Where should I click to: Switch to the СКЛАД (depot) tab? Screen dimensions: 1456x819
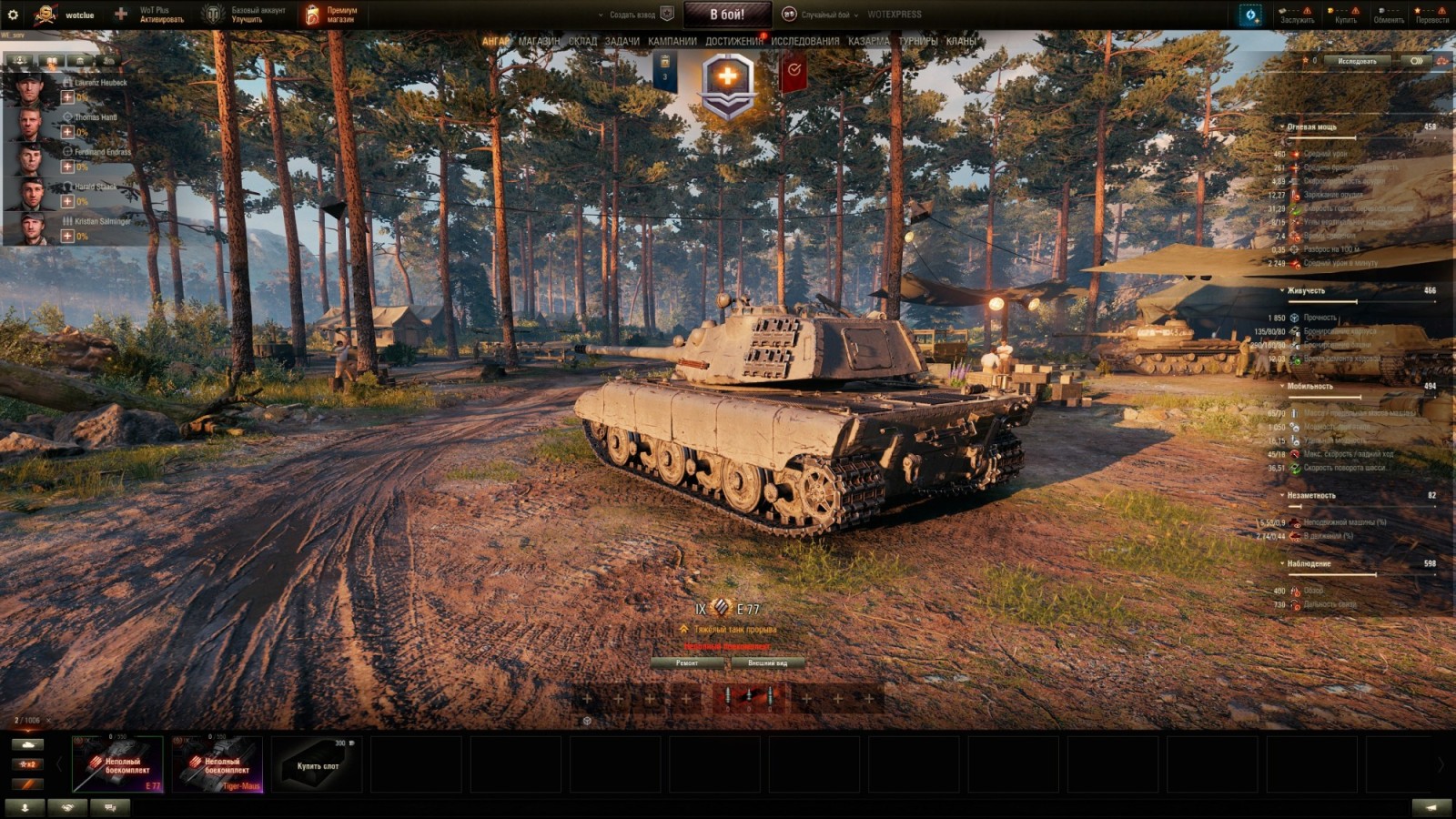tap(582, 41)
